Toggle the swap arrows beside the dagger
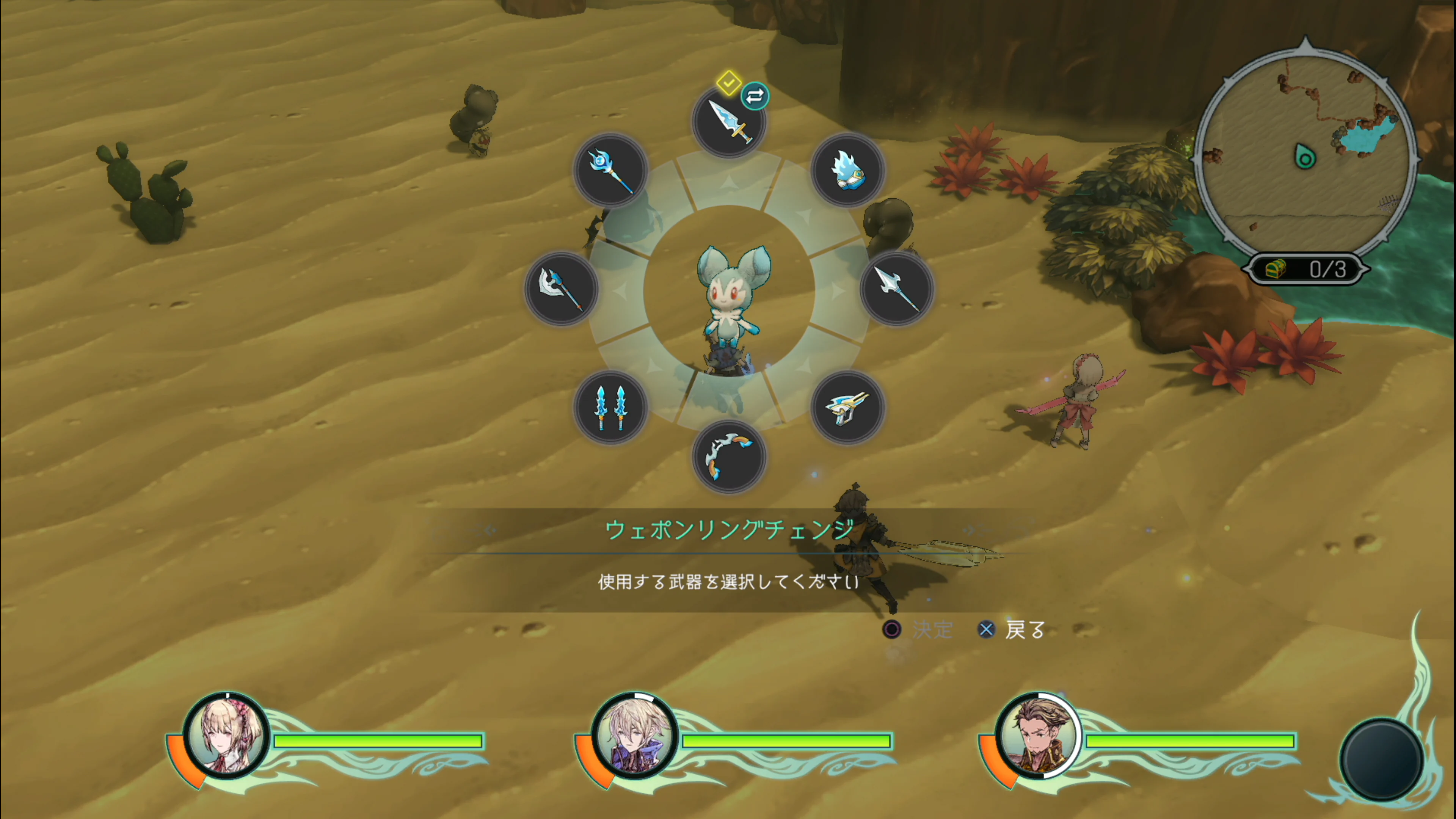The image size is (1456, 819). [755, 96]
